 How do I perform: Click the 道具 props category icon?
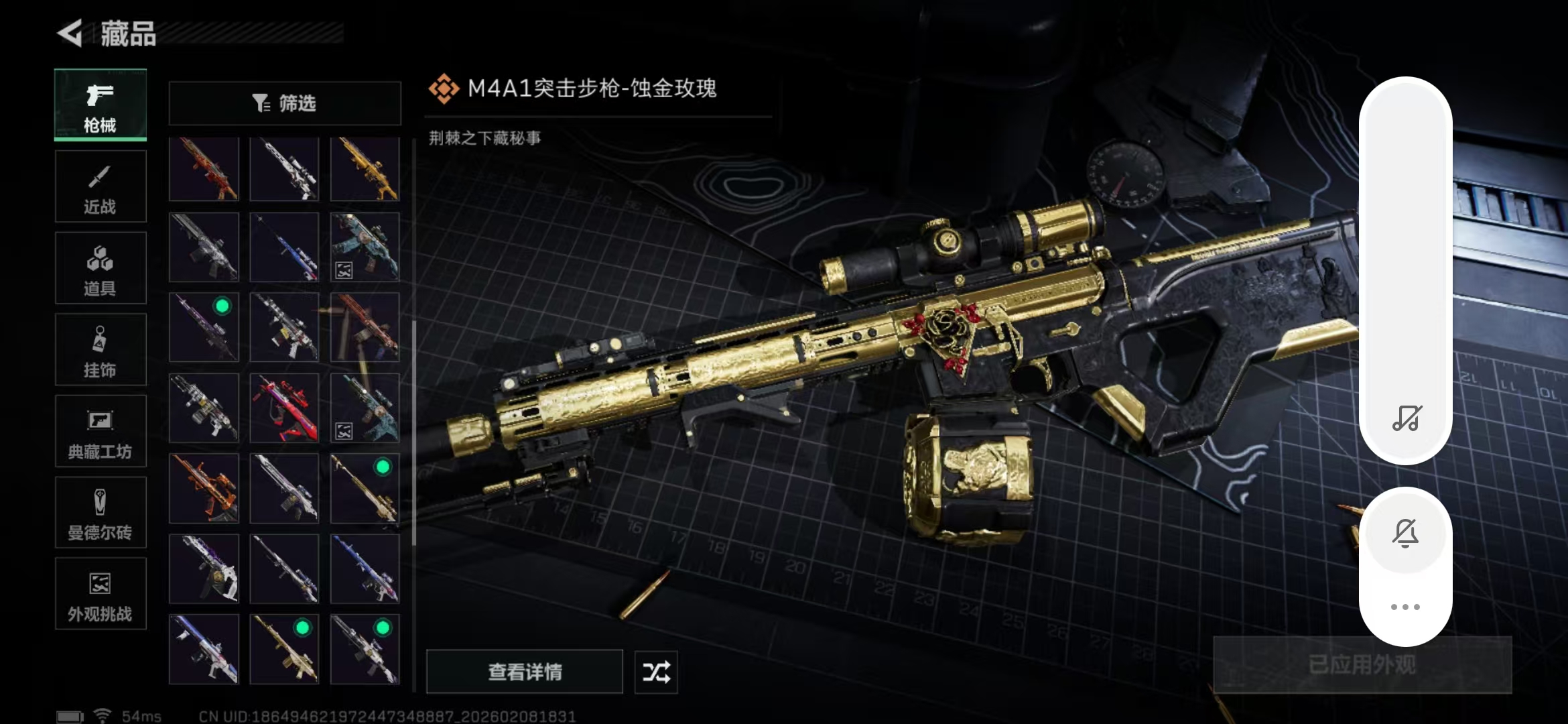point(99,268)
